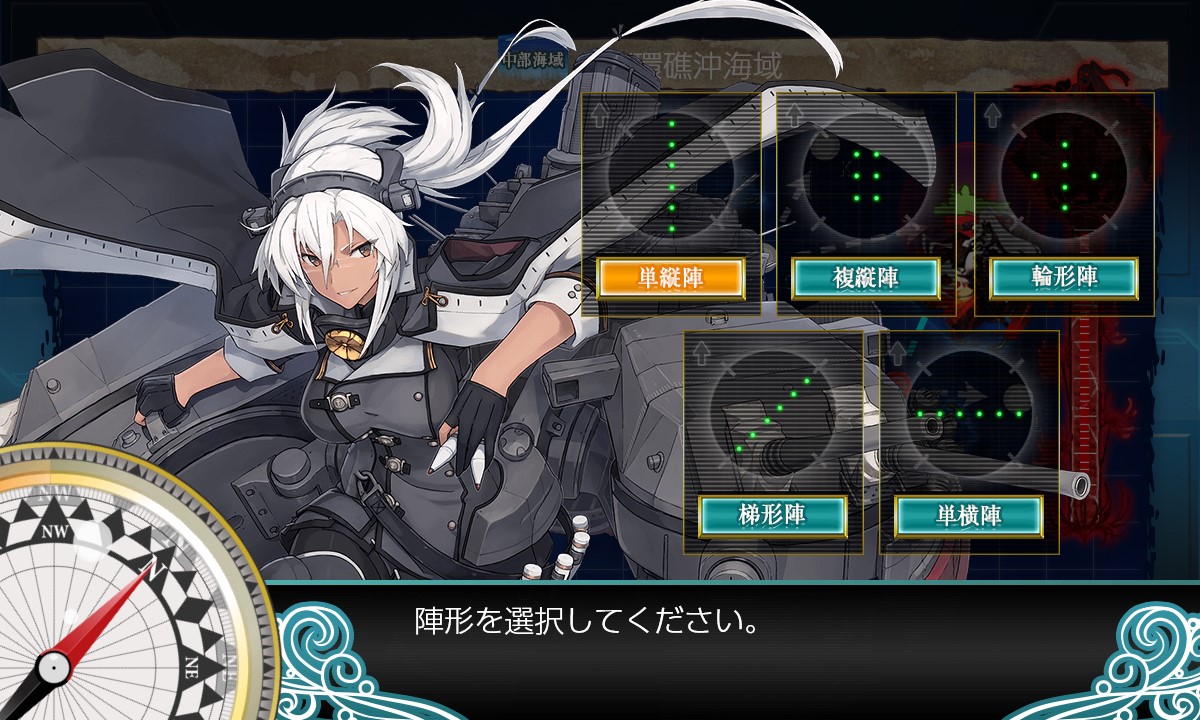1200x720 pixels.
Task: Select the 単縦陣 line ahead formation
Action: (x=670, y=279)
